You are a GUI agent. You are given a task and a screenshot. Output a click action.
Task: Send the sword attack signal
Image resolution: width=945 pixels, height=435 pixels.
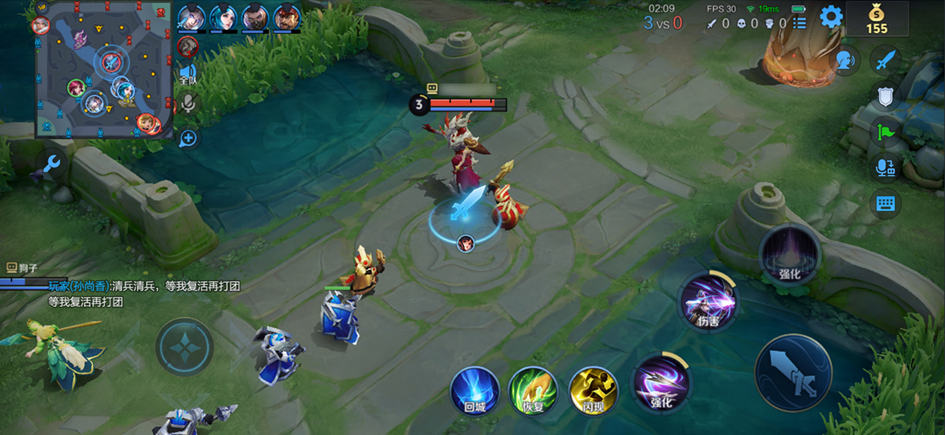[885, 60]
